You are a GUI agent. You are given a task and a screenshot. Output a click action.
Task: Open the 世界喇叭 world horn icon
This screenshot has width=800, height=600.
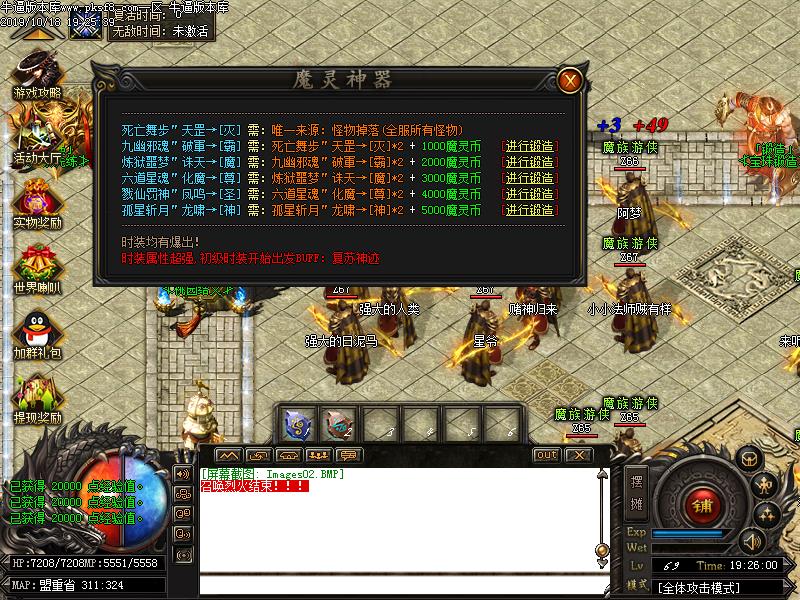(x=37, y=265)
